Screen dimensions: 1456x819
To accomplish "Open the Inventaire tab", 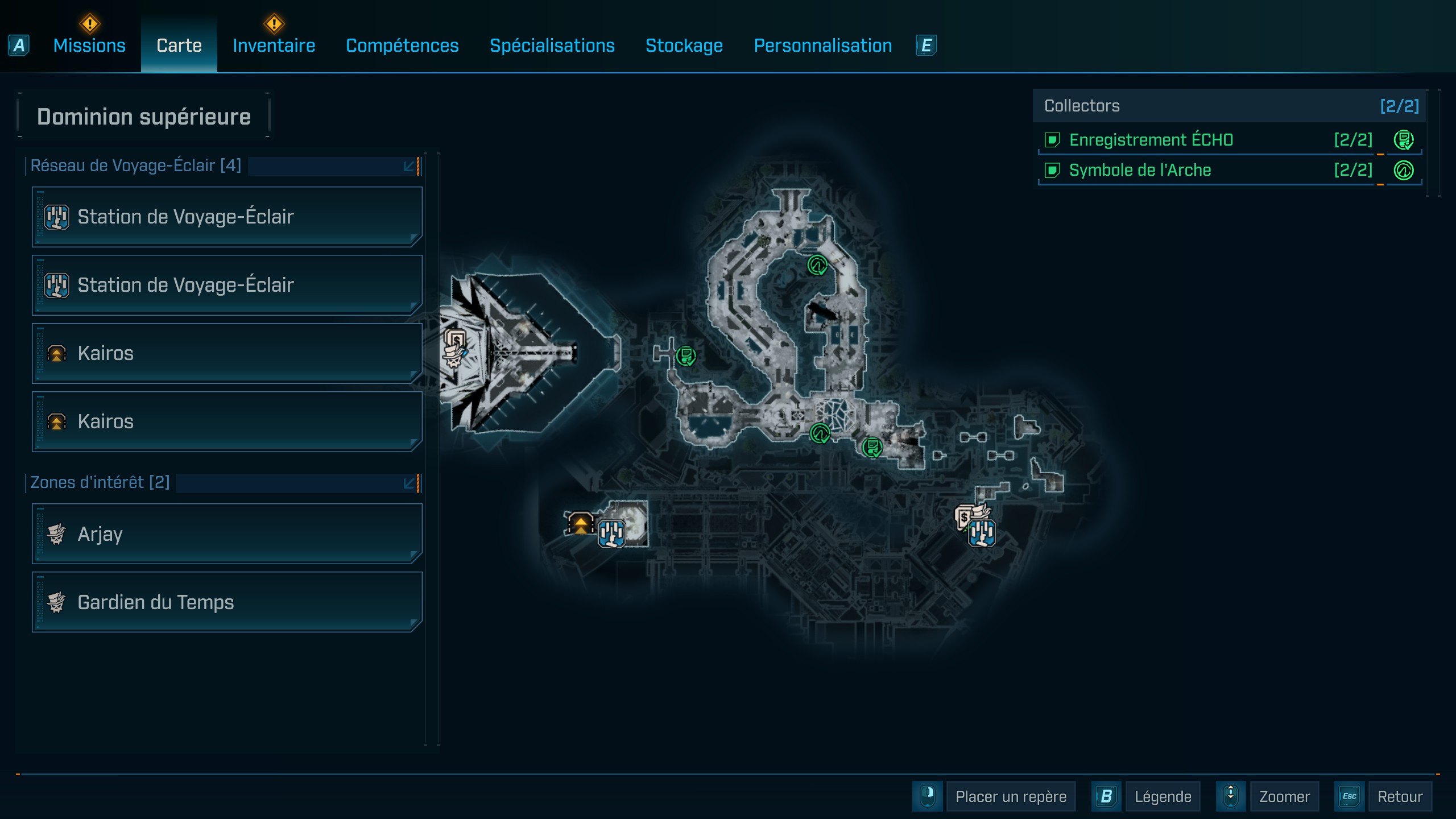I will [274, 45].
